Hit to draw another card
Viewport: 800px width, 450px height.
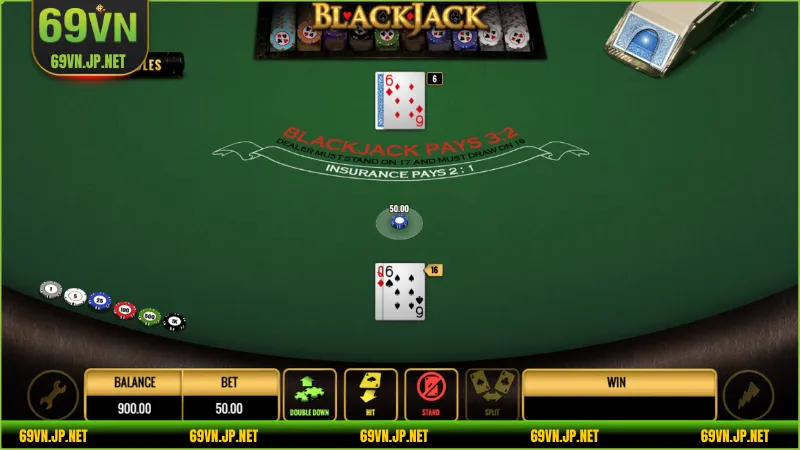[371, 395]
